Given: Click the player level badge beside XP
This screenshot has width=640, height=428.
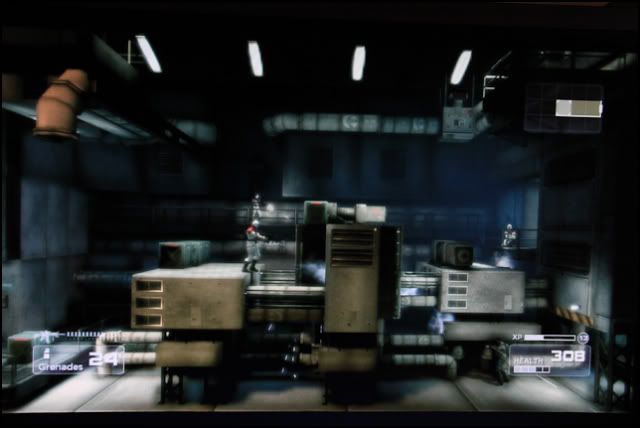Looking at the screenshot, I should 583,338.
